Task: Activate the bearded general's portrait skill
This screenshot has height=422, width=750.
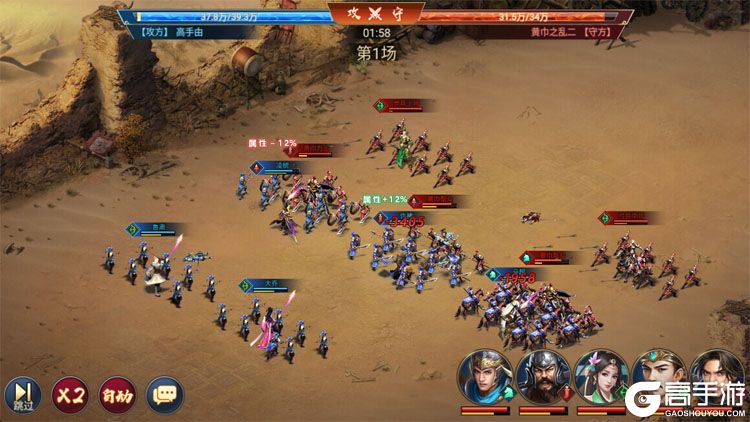Action: 543,376
